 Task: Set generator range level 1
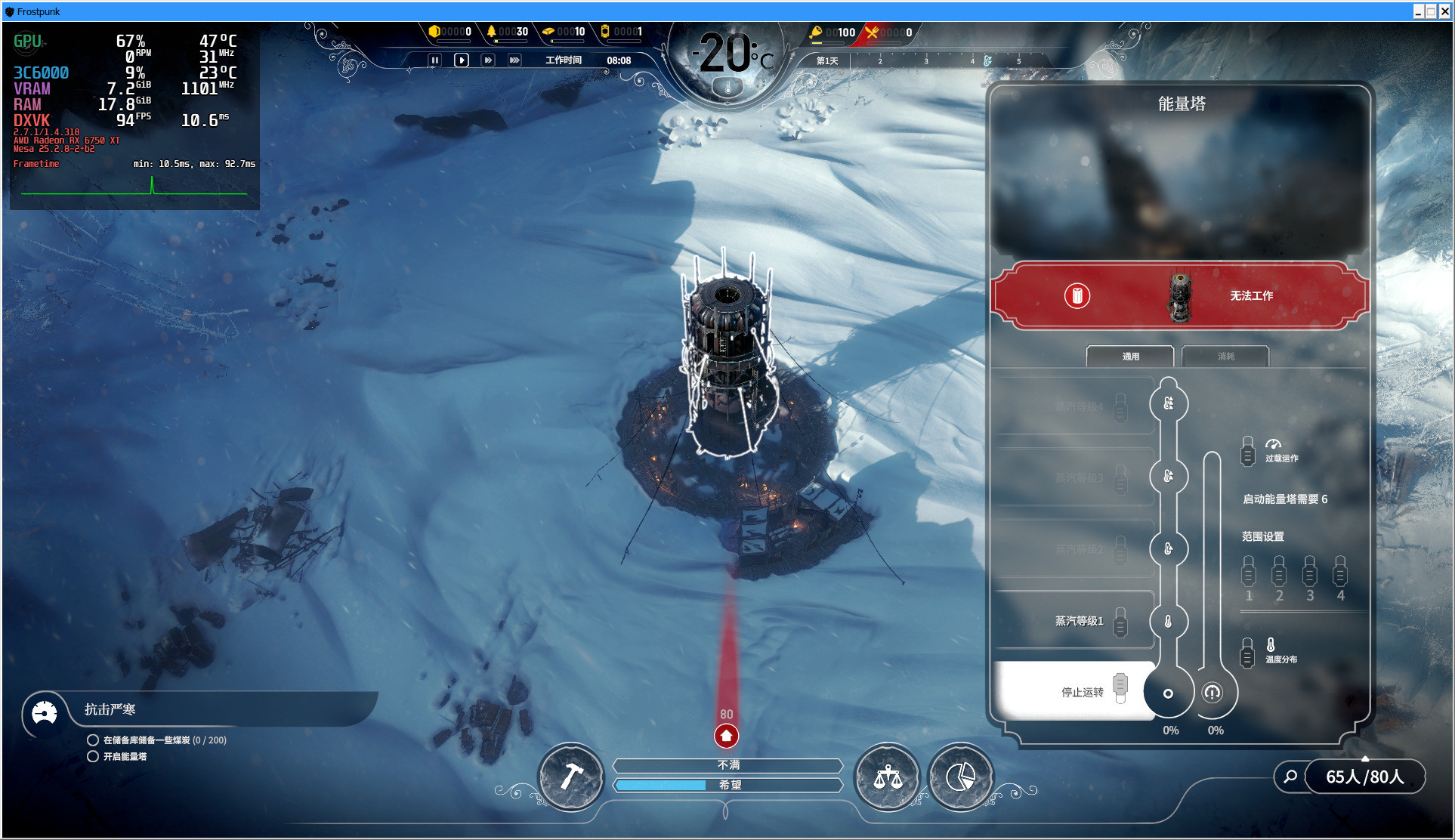(1249, 572)
